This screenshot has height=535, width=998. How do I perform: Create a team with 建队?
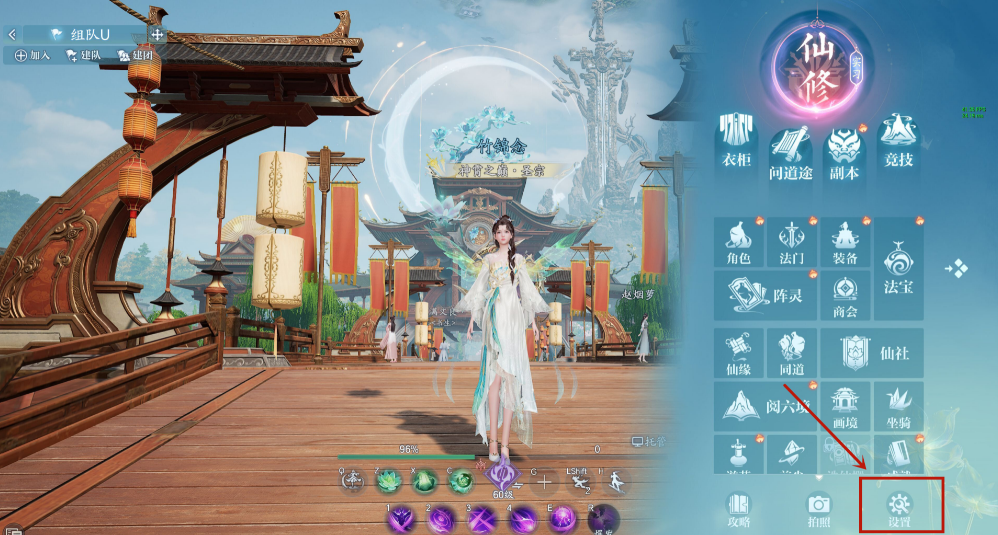(x=84, y=56)
